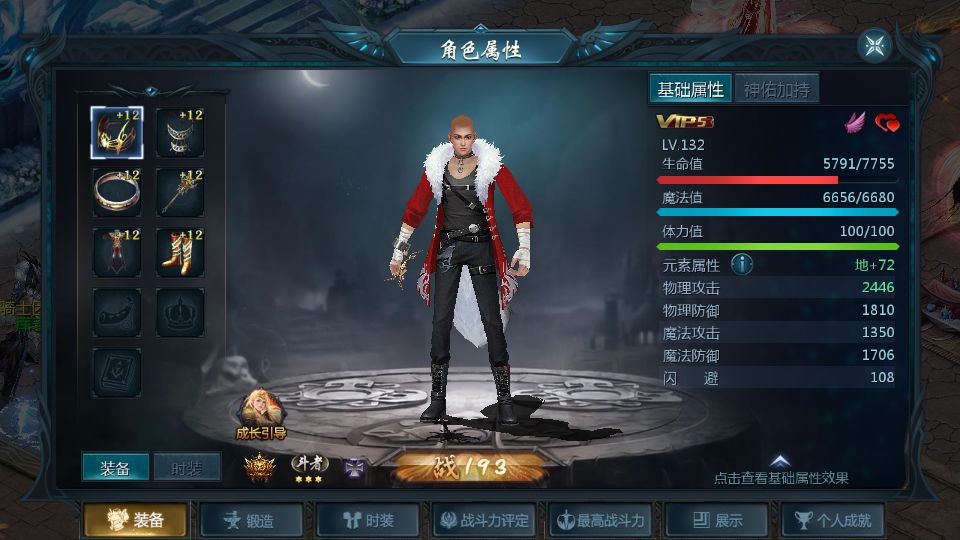Switch to the 时装 sub-tab above the bottom bar

tap(187, 467)
